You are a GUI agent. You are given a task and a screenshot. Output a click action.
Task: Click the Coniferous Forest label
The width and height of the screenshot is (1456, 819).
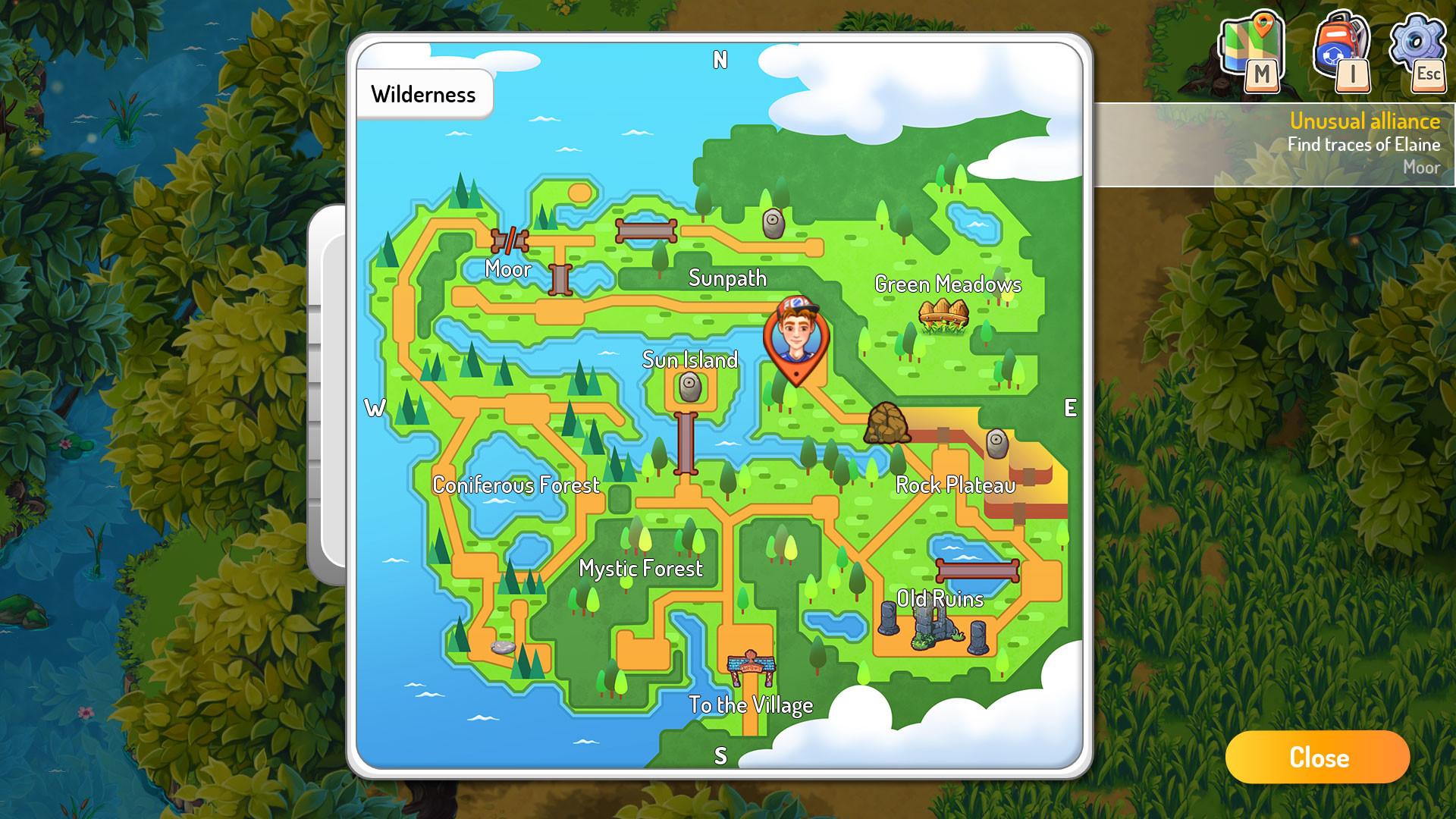click(516, 485)
